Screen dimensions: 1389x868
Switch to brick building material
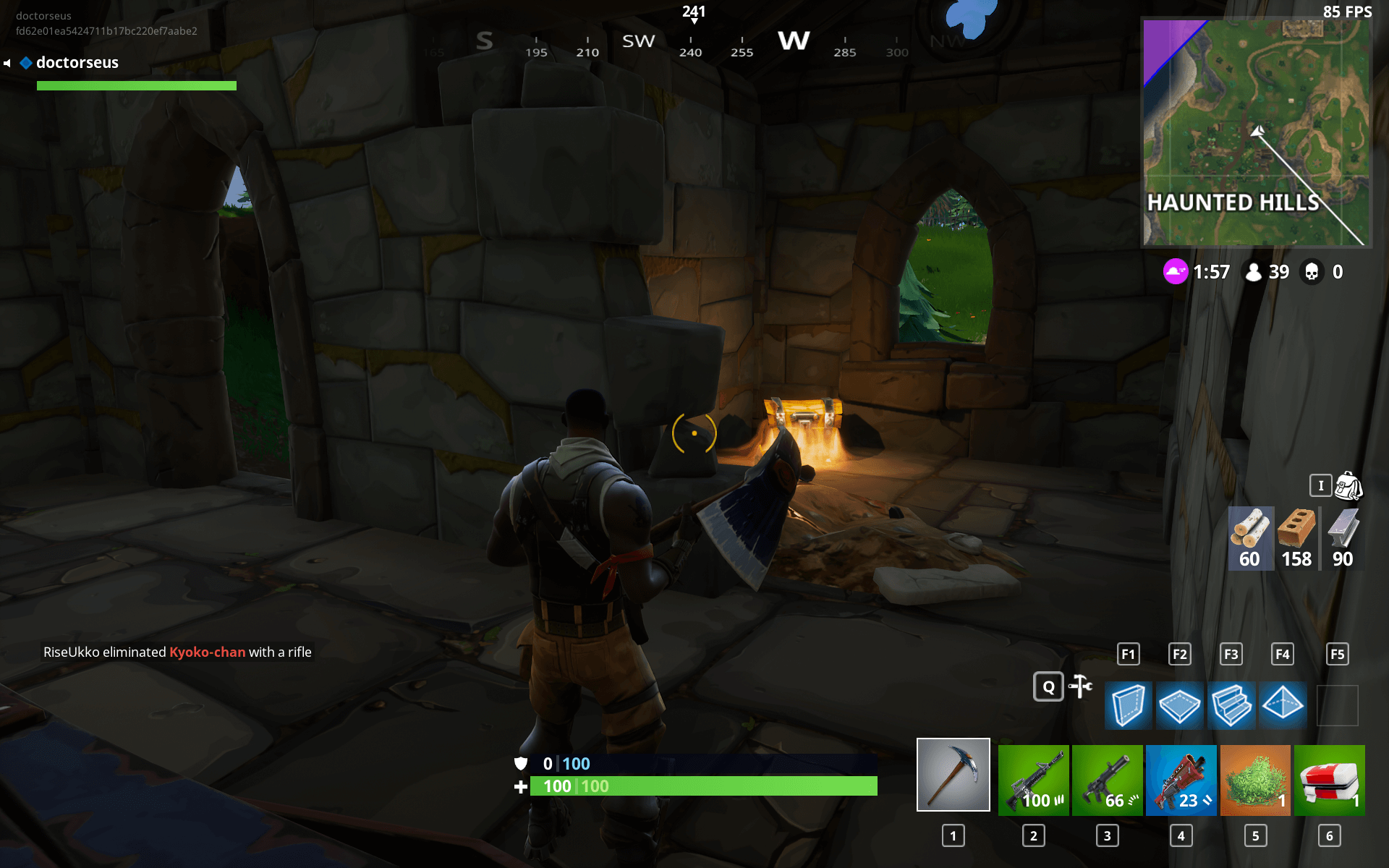[x=1296, y=538]
